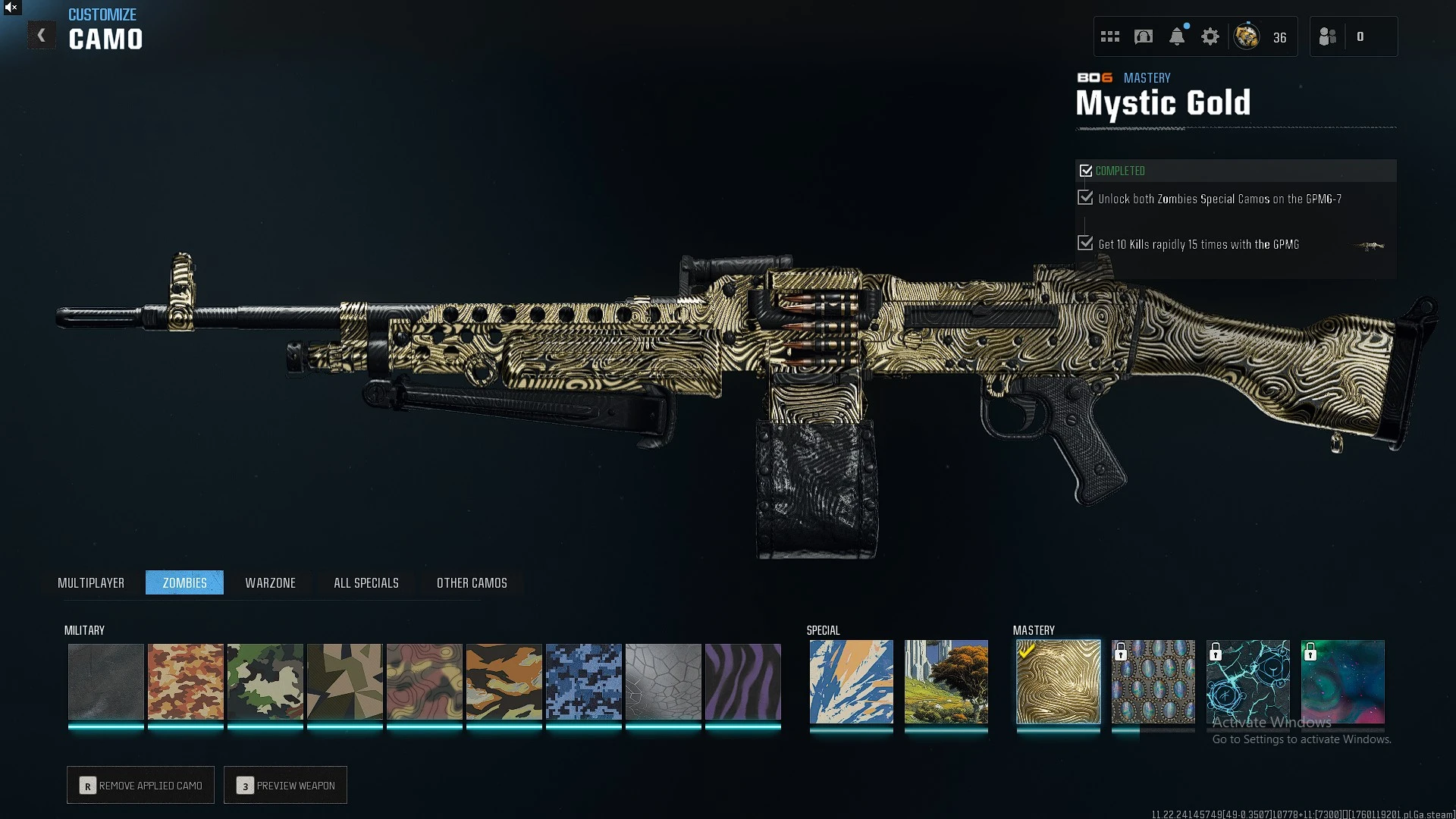This screenshot has width=1456, height=819.
Task: Select the Zombies camo tab
Action: [184, 582]
